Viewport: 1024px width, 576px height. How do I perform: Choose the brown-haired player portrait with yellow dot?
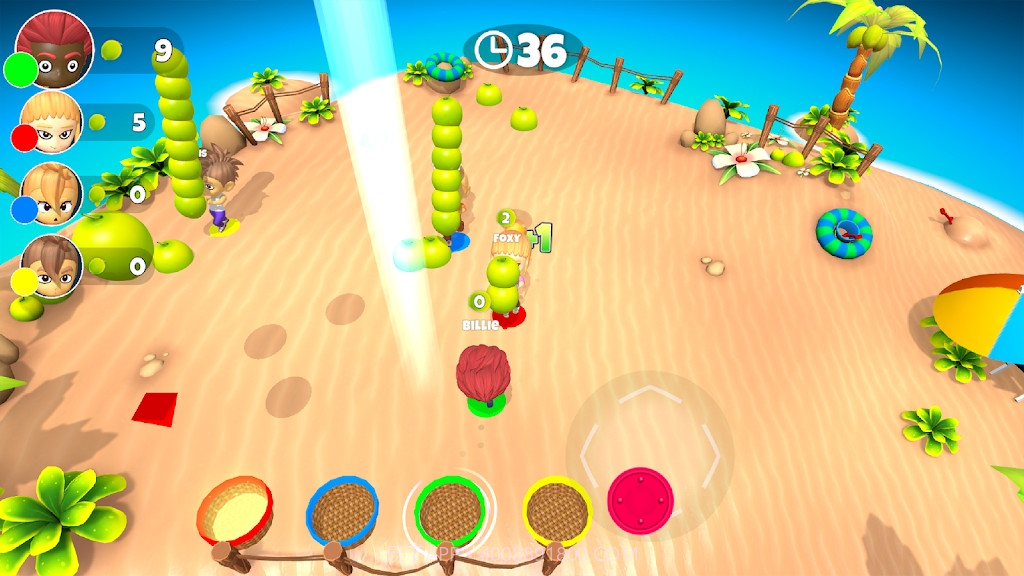pyautogui.click(x=52, y=266)
